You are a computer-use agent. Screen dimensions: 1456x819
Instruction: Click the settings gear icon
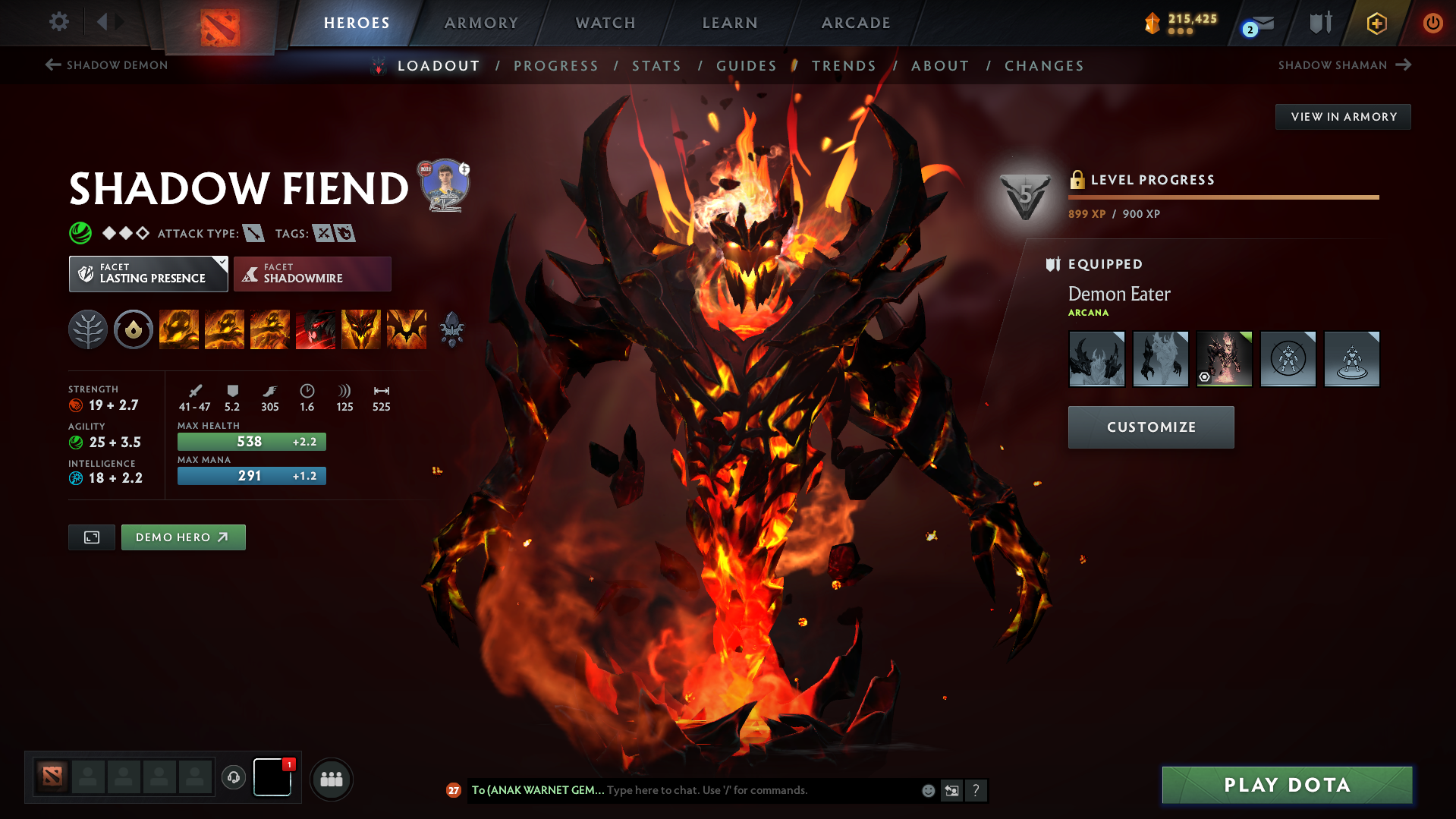[58, 22]
